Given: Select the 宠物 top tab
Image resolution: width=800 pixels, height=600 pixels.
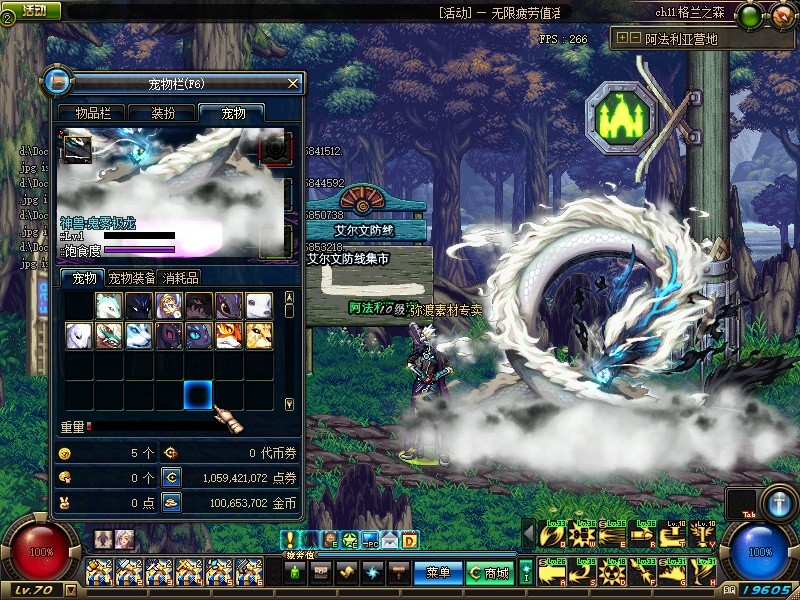Looking at the screenshot, I should click(231, 114).
